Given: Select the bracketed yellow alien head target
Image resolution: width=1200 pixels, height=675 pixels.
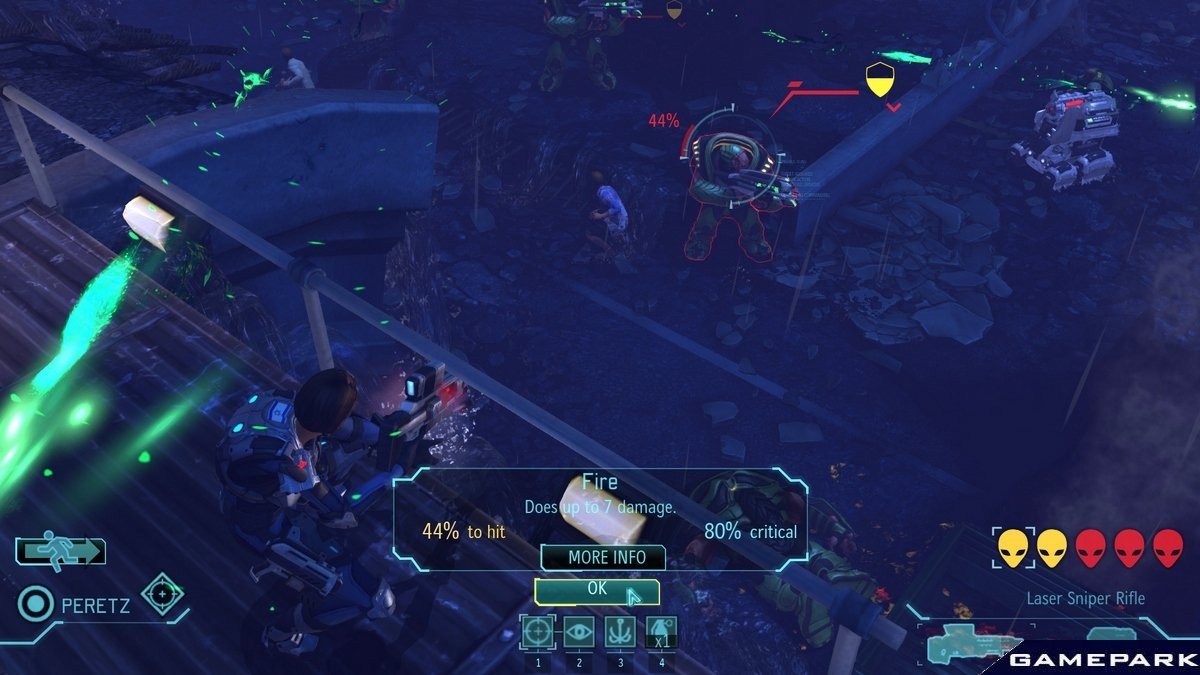Looking at the screenshot, I should click(x=1012, y=548).
